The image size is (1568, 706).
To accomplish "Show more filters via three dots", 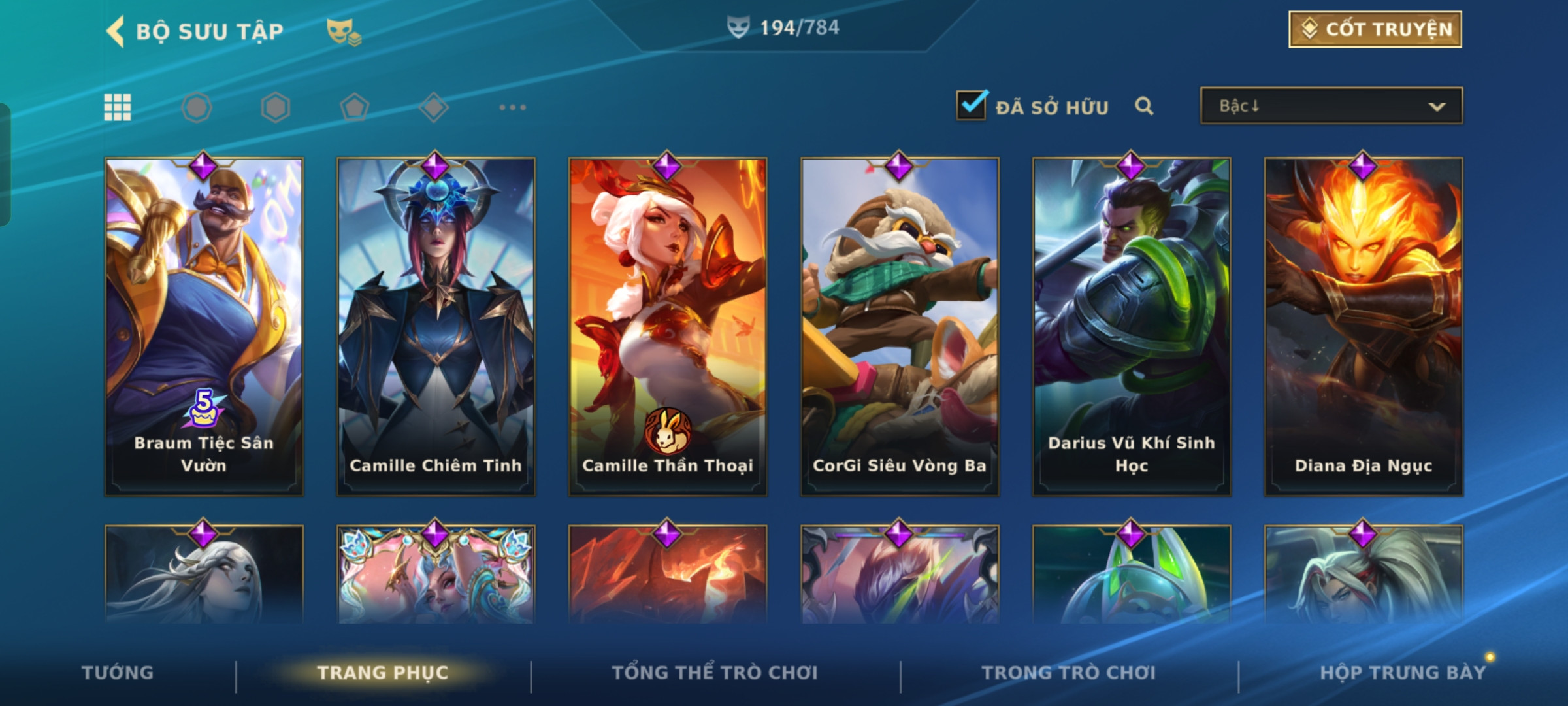I will (512, 107).
